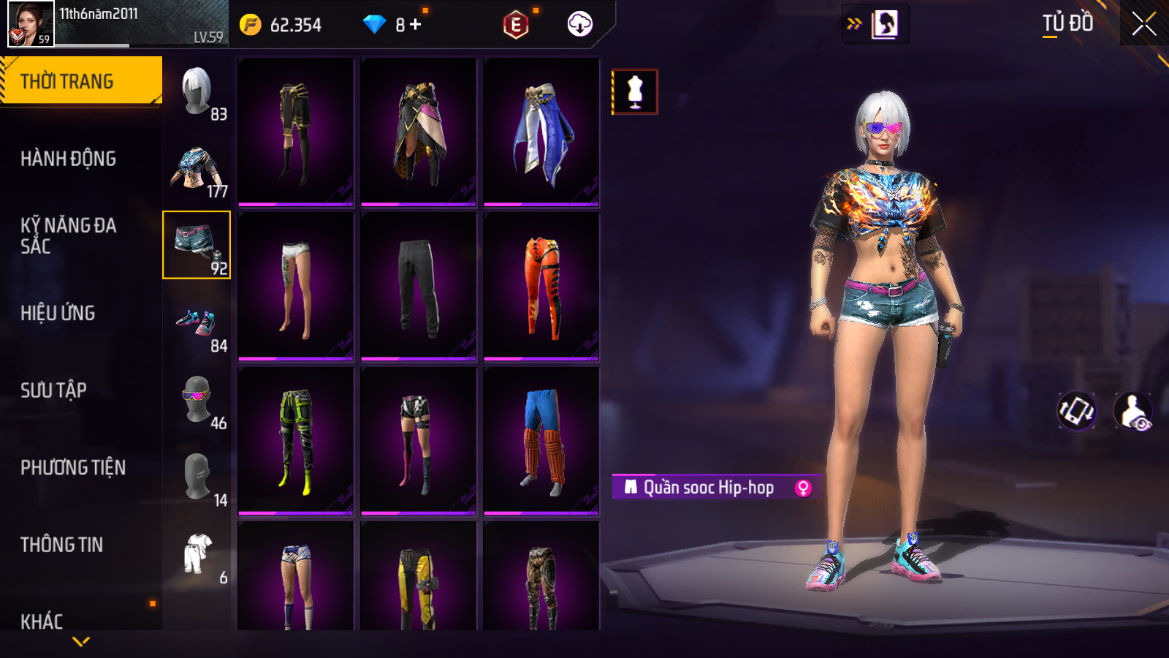Select the blue and white cape skirt
The width and height of the screenshot is (1169, 658).
pos(541,131)
